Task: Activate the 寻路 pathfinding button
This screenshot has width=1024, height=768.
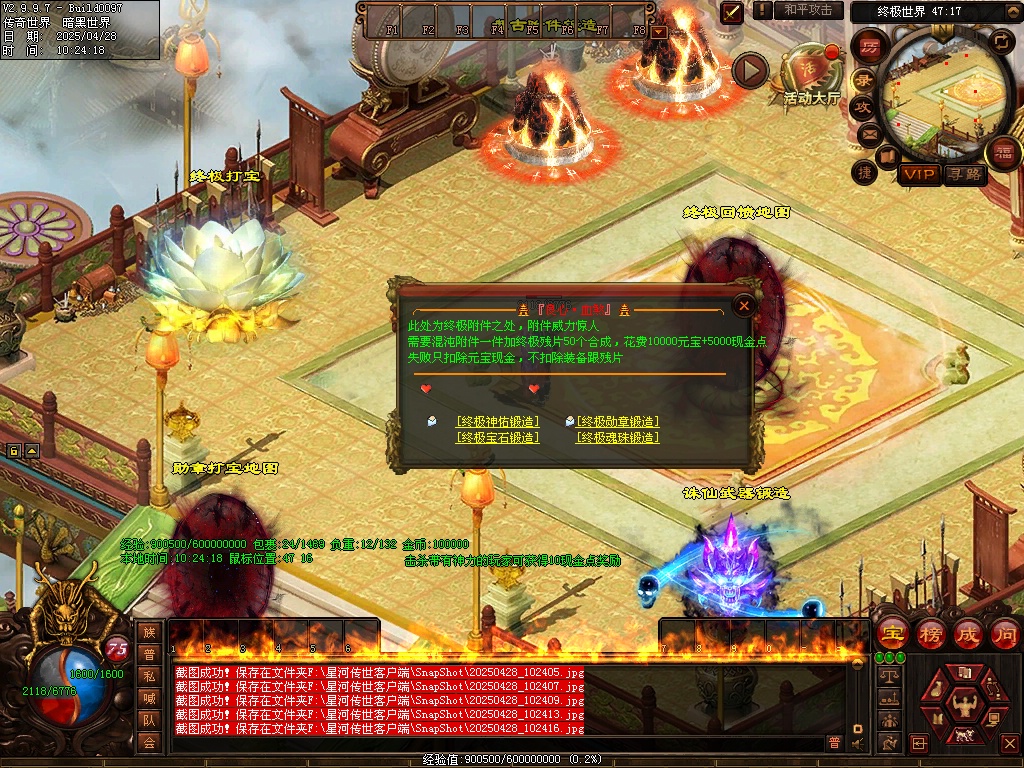Action: coord(964,175)
